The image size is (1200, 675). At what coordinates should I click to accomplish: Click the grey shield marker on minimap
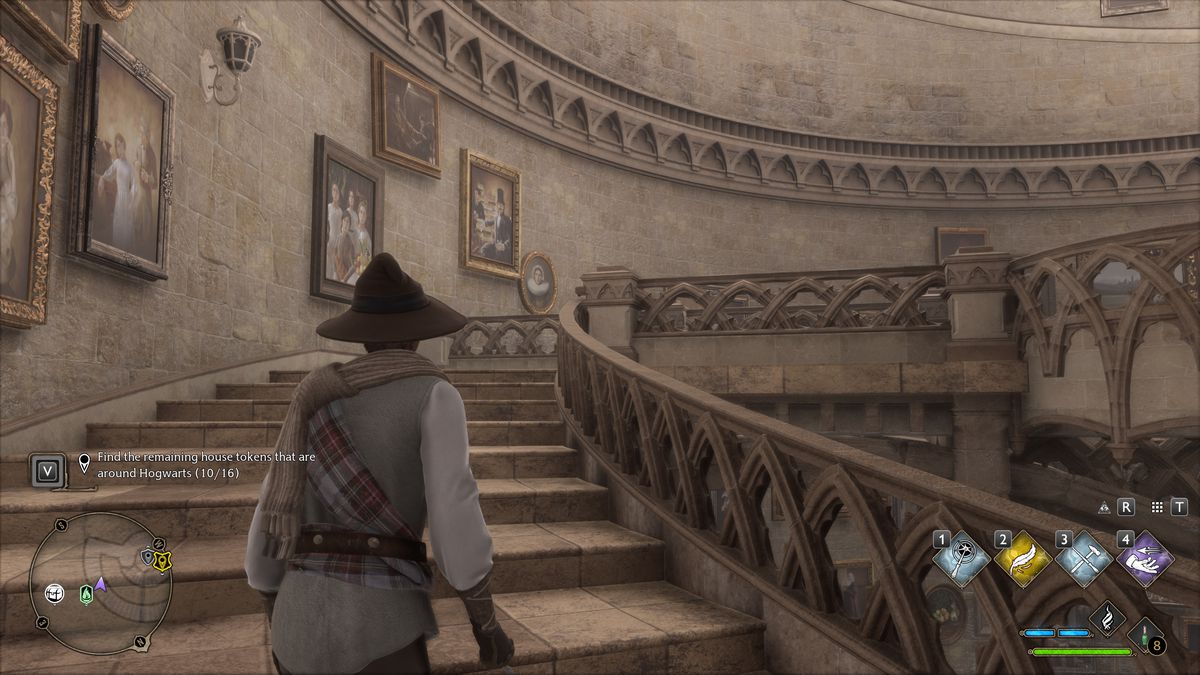click(148, 557)
